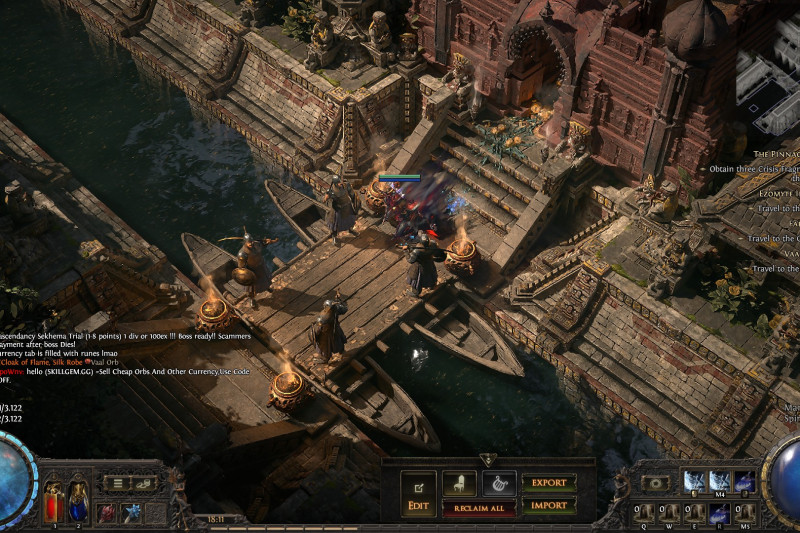Activate the M4 skill icon
This screenshot has width=800, height=533.
[719, 482]
